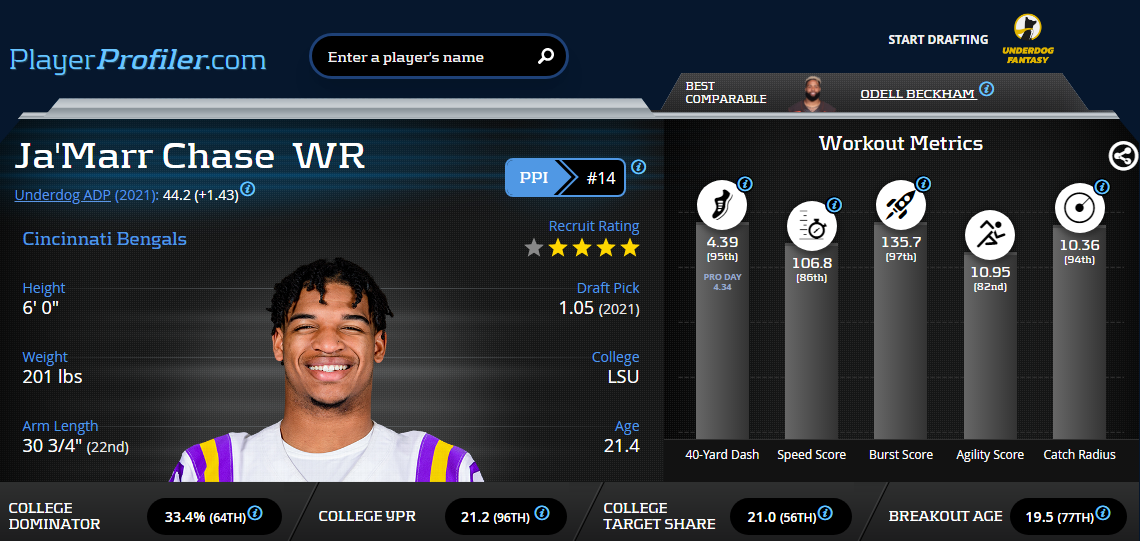This screenshot has width=1140, height=541.
Task: Open the College YPR info tooltip
Action: (541, 513)
